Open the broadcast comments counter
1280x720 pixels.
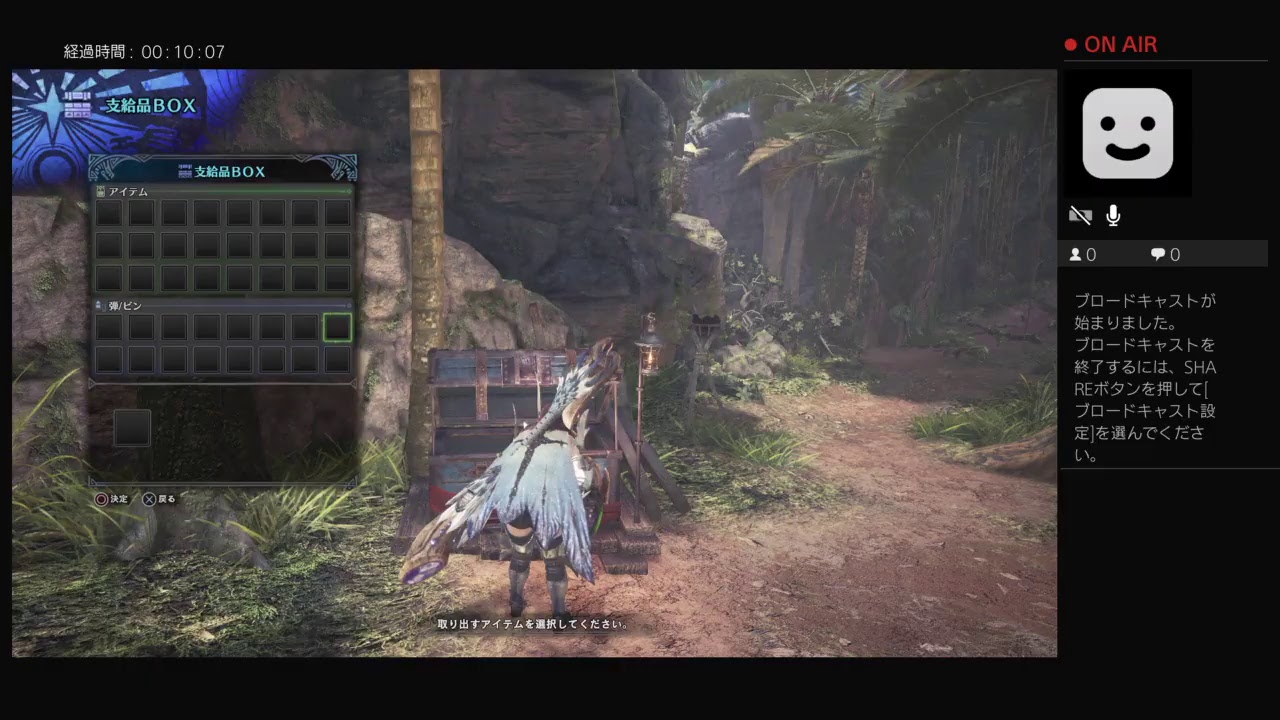1165,255
